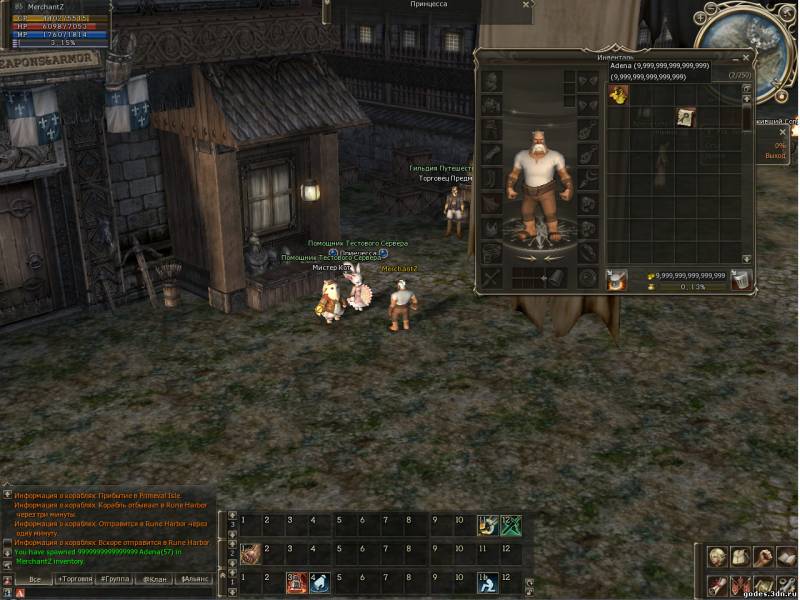Open the #Группа chat tab
This screenshot has width=800, height=600.
point(116,579)
